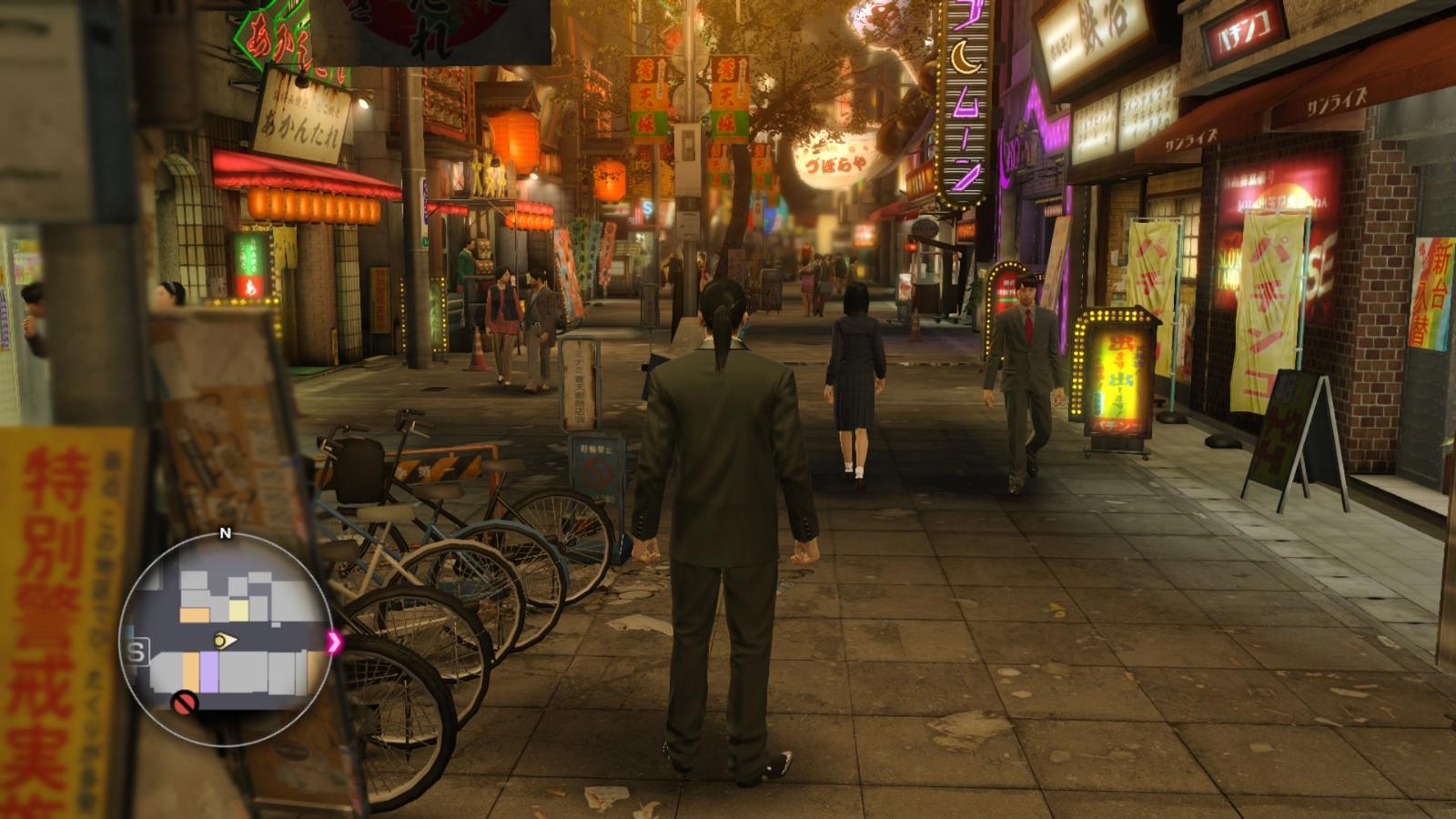Viewport: 1456px width, 819px height.
Task: Click the minimap's N compass indicator
Action: click(x=226, y=533)
